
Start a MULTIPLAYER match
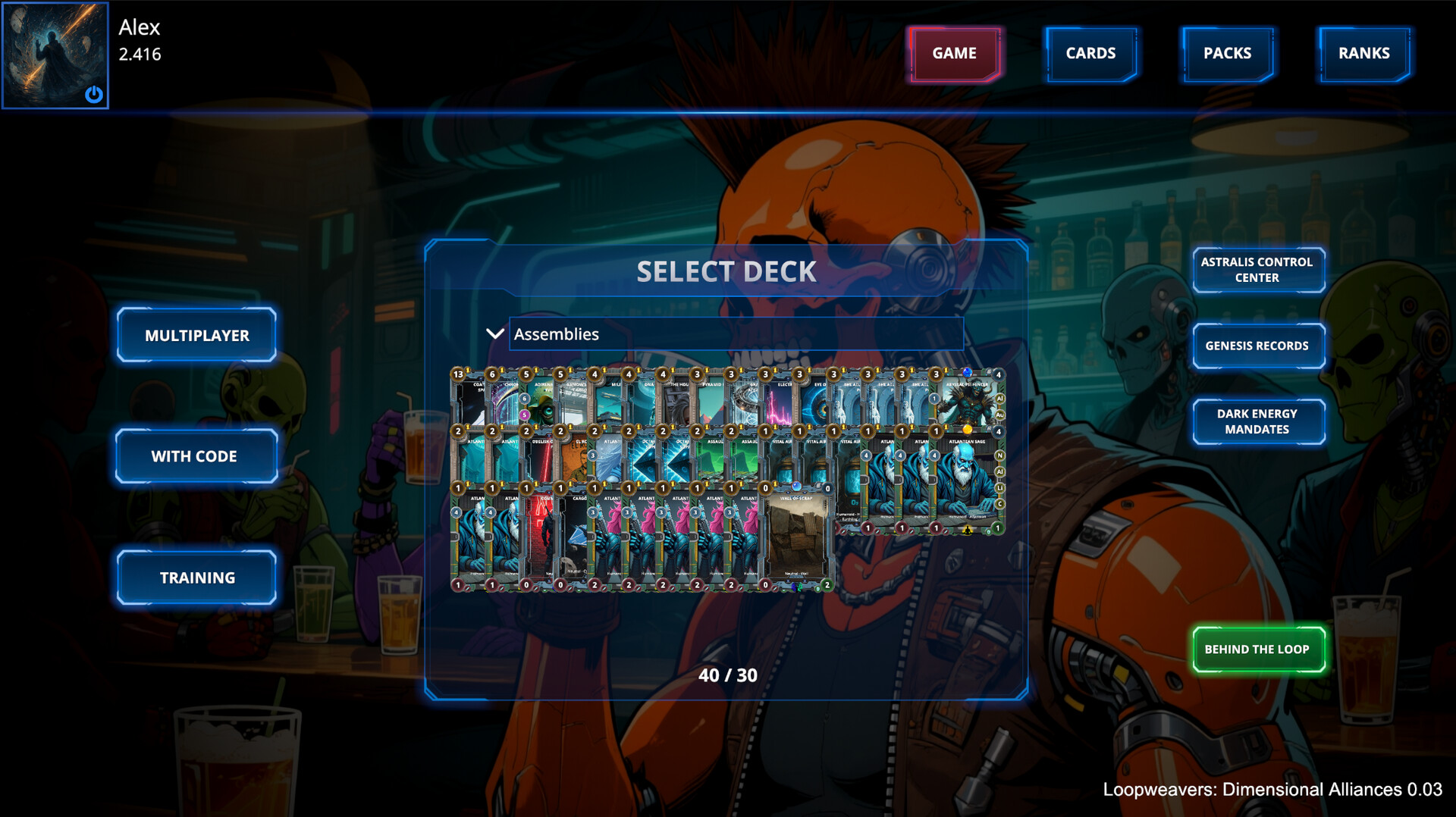(x=196, y=335)
